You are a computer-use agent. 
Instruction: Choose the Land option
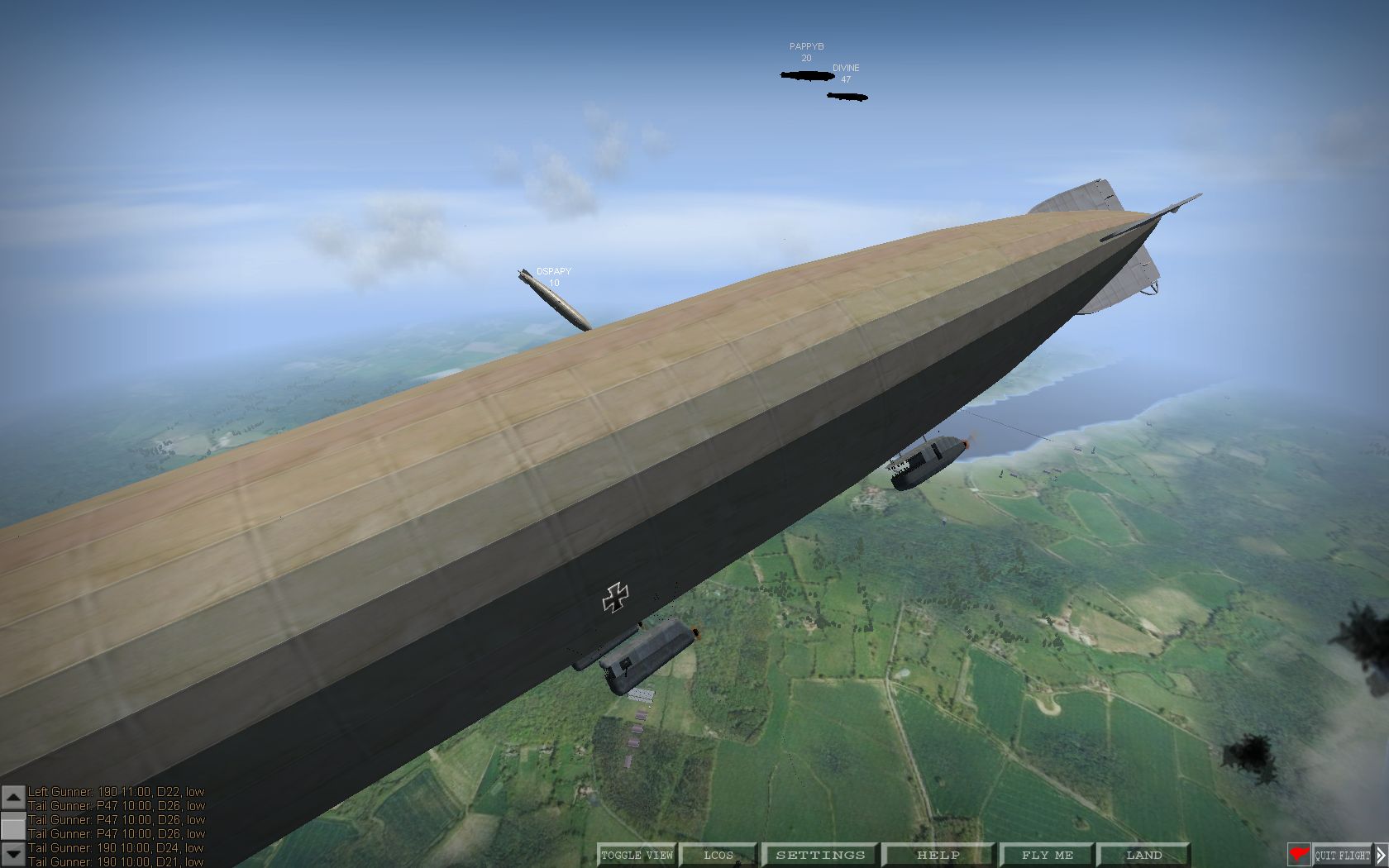tap(1144, 855)
